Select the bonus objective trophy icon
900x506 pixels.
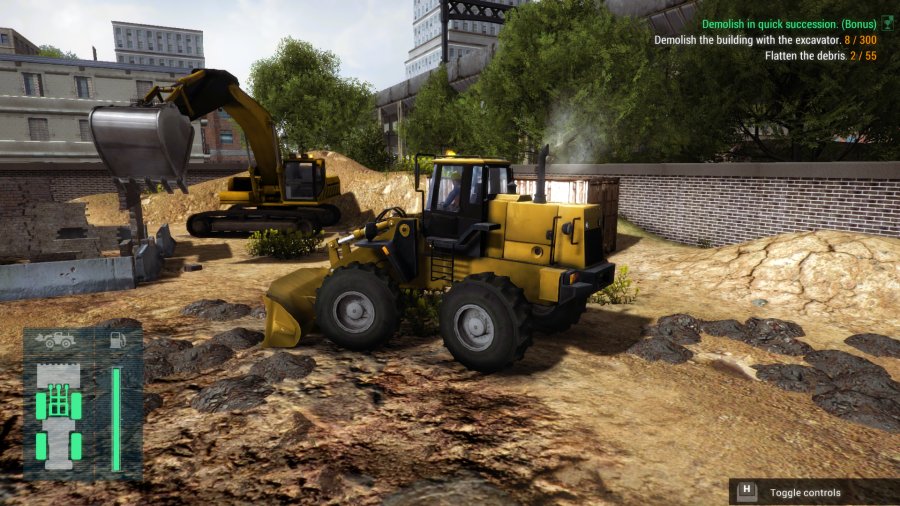(886, 24)
